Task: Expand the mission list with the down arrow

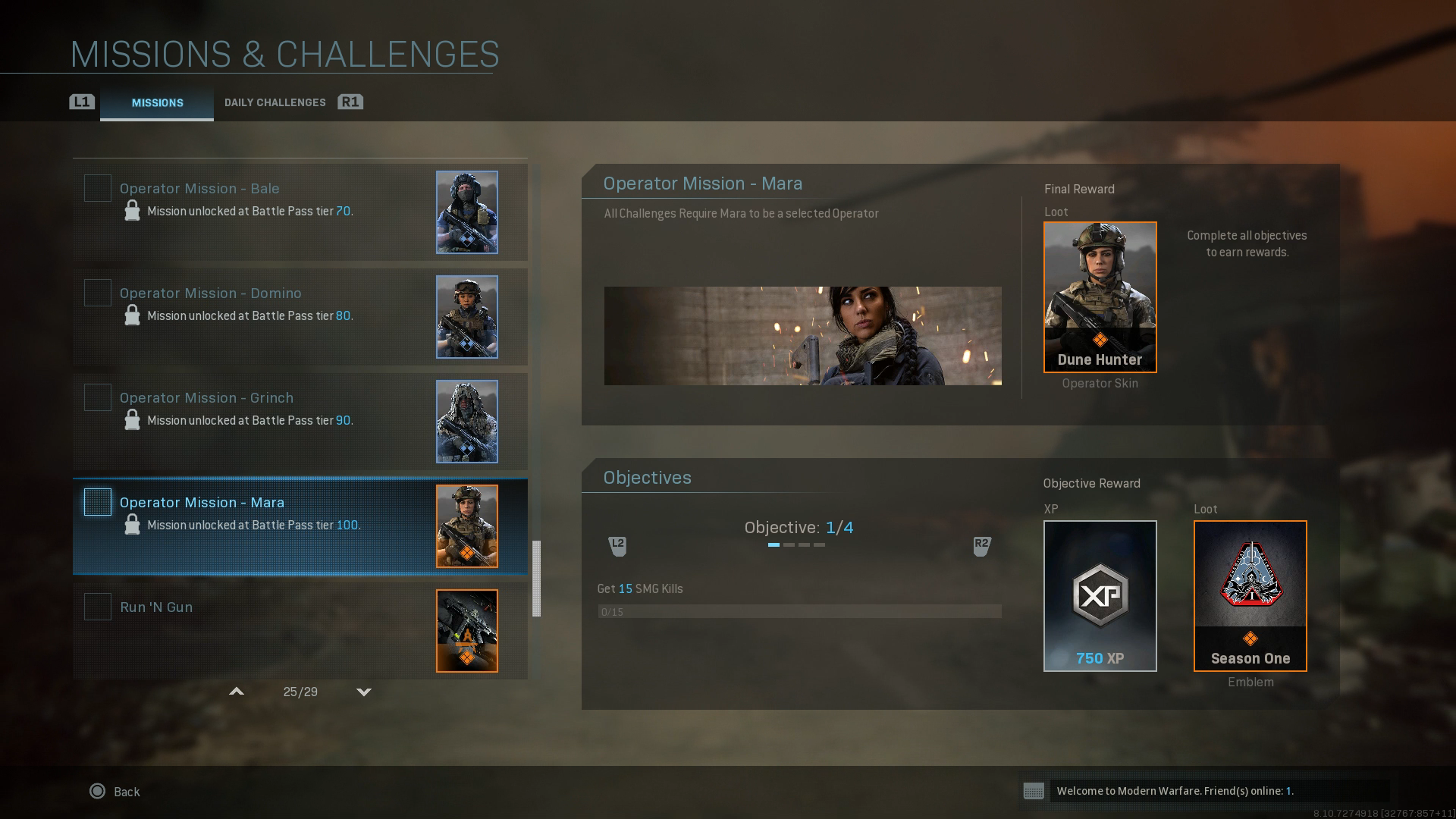Action: [x=364, y=692]
